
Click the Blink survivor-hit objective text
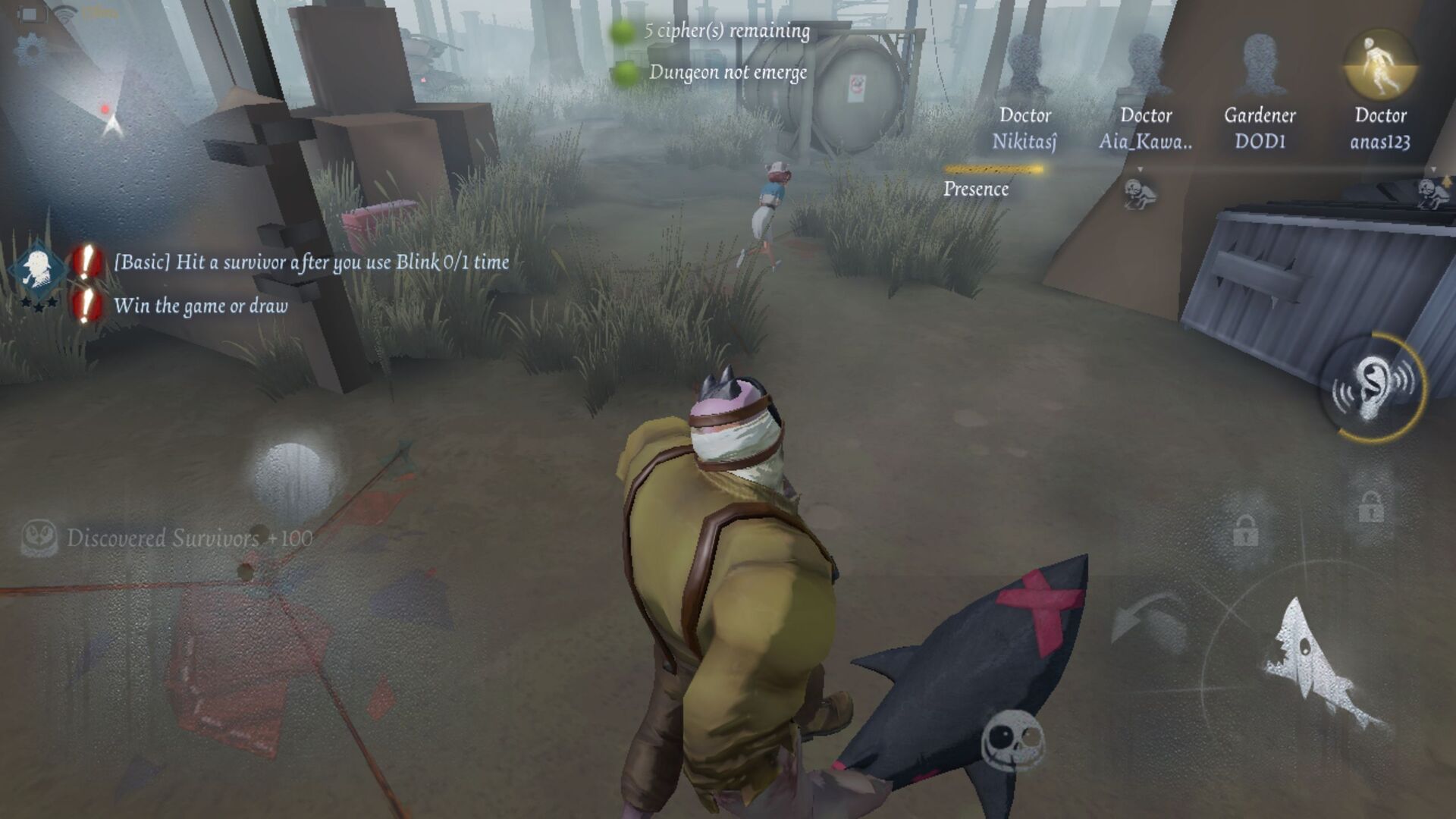tap(311, 263)
